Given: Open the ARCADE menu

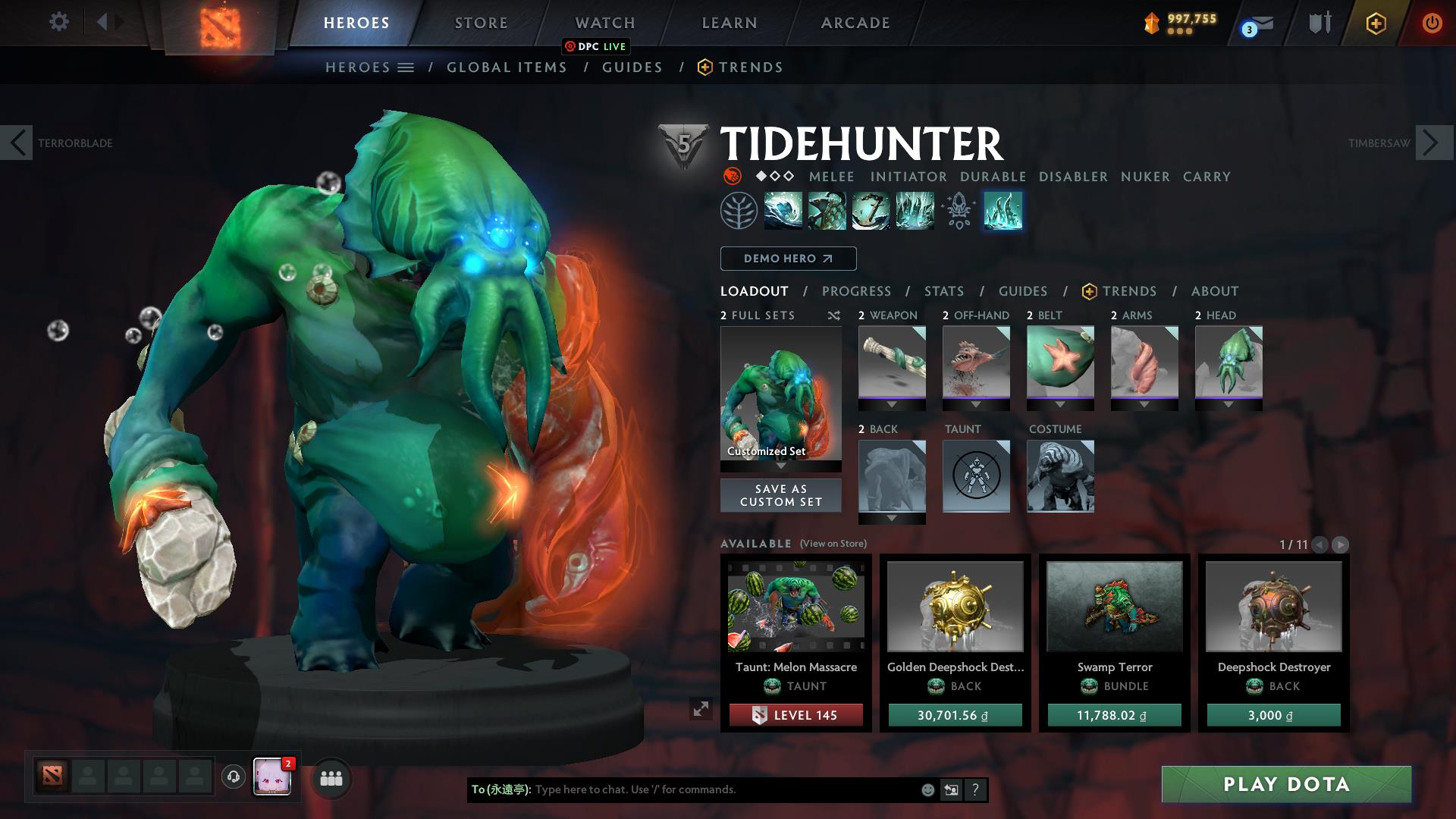Looking at the screenshot, I should (x=855, y=22).
